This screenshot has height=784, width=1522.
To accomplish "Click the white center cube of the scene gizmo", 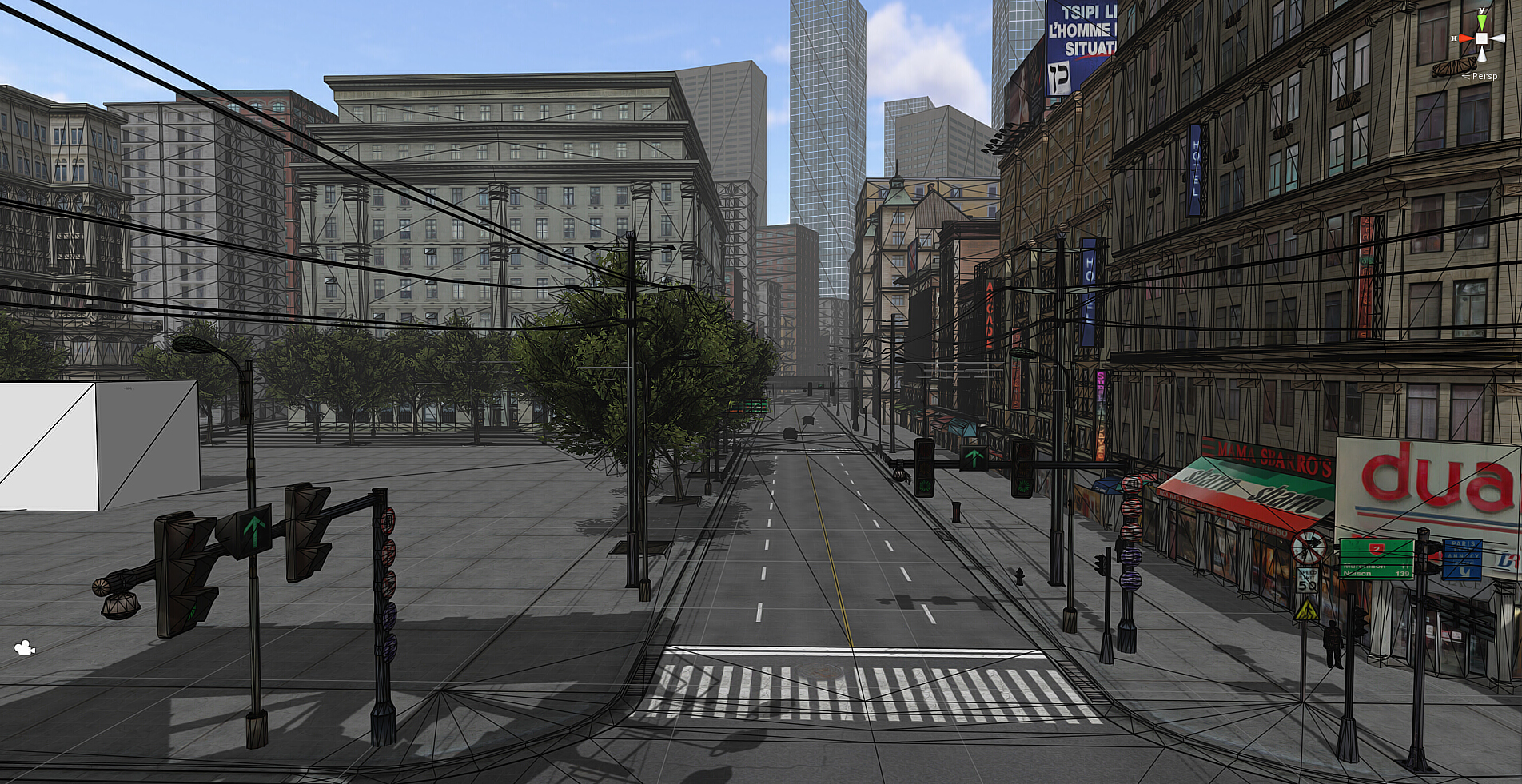I will coord(1482,38).
